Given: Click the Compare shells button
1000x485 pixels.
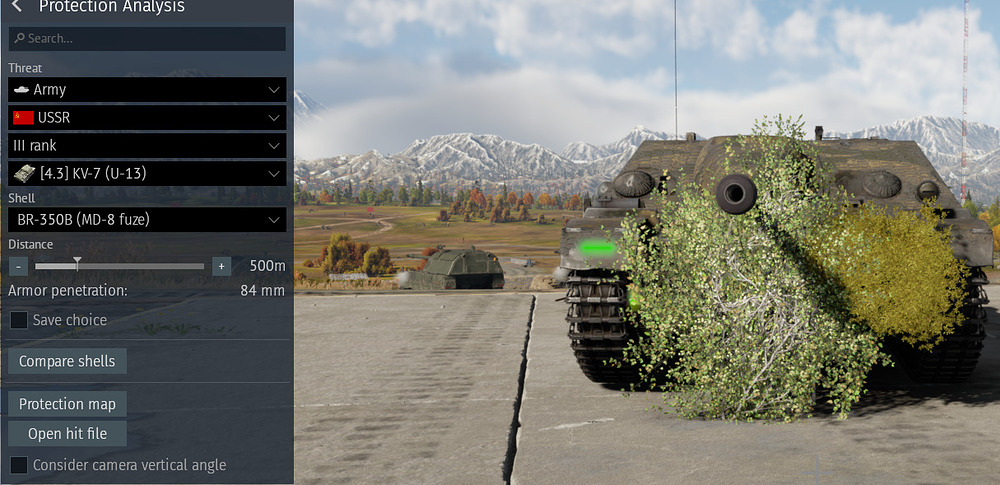Looking at the screenshot, I should click(x=67, y=362).
